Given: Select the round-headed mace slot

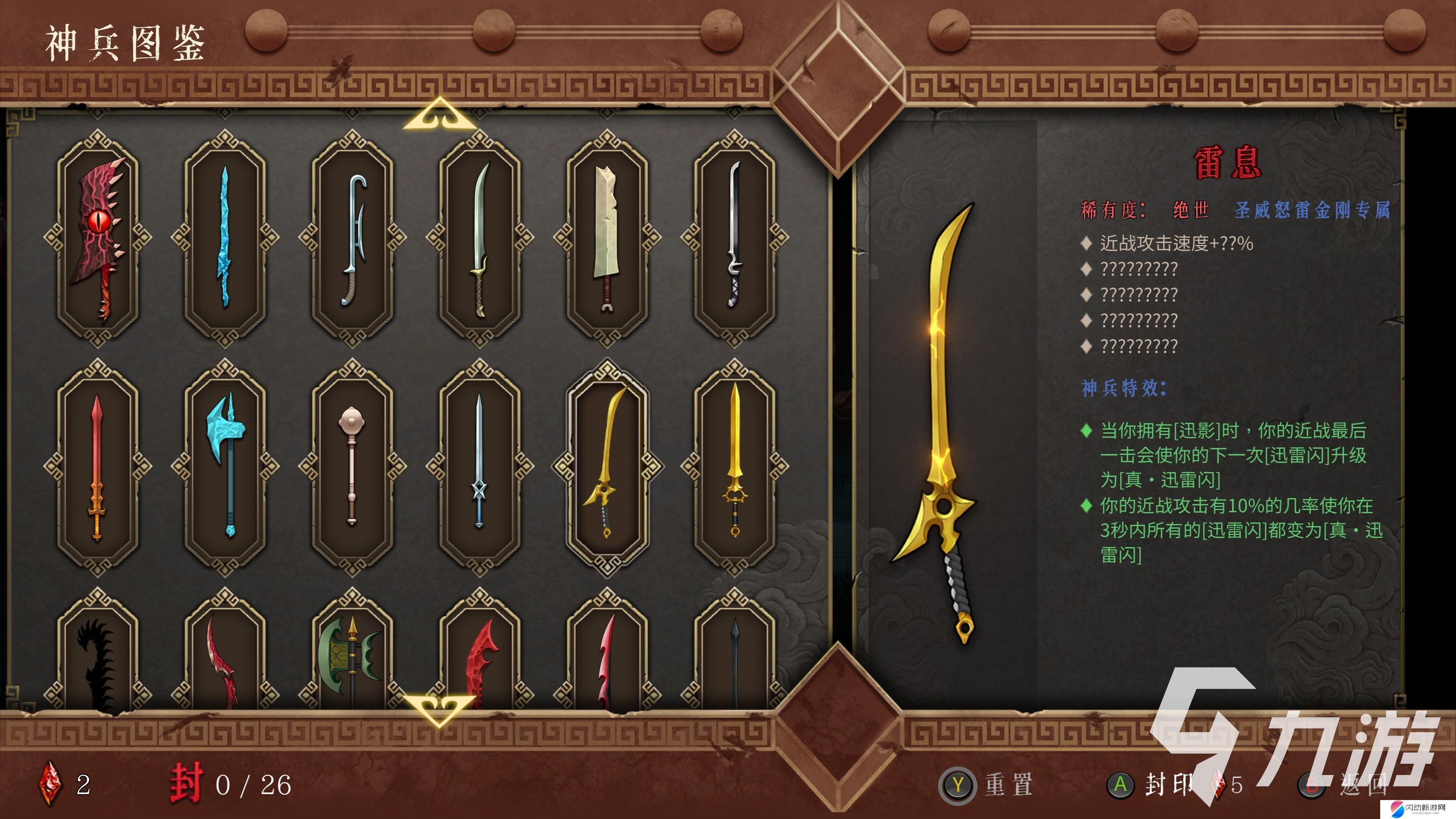Looking at the screenshot, I should (x=352, y=467).
